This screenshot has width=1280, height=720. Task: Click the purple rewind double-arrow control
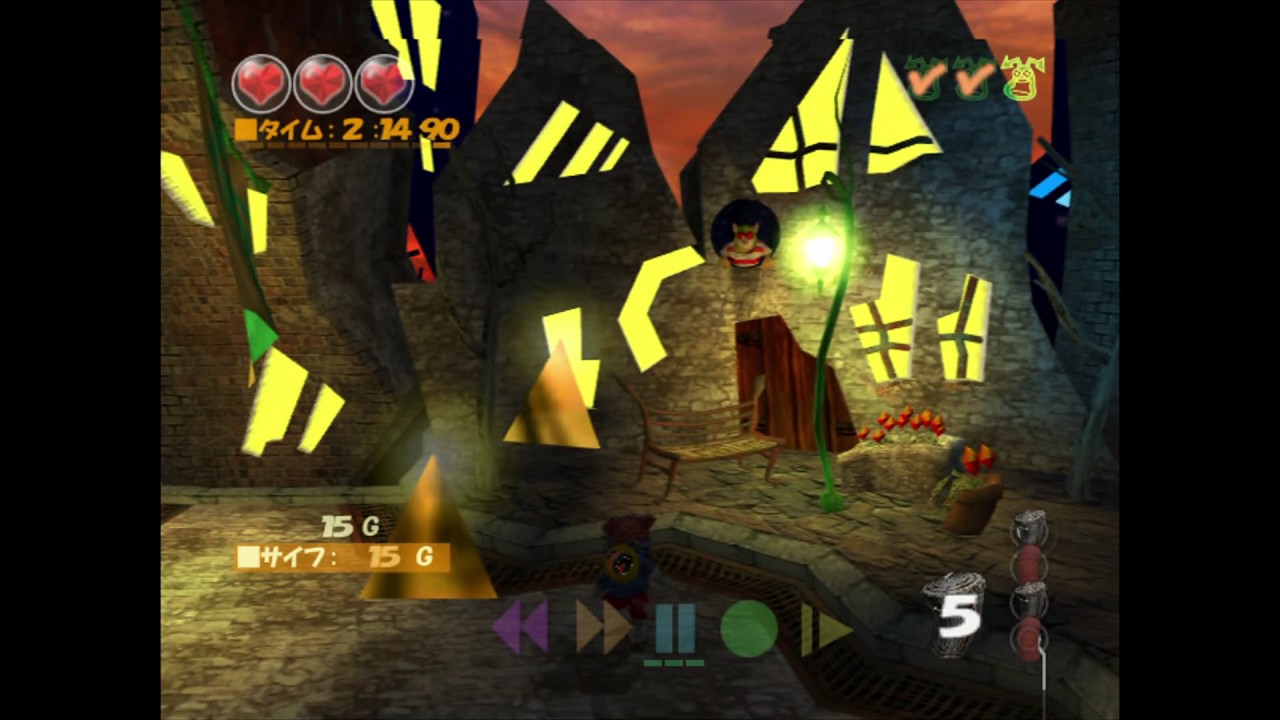[521, 625]
